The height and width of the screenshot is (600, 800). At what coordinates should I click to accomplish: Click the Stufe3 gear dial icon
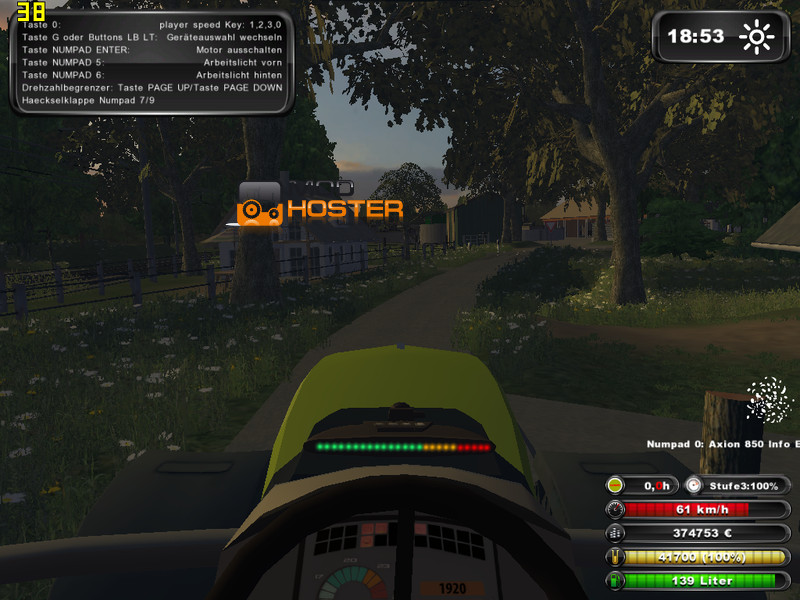tap(693, 485)
